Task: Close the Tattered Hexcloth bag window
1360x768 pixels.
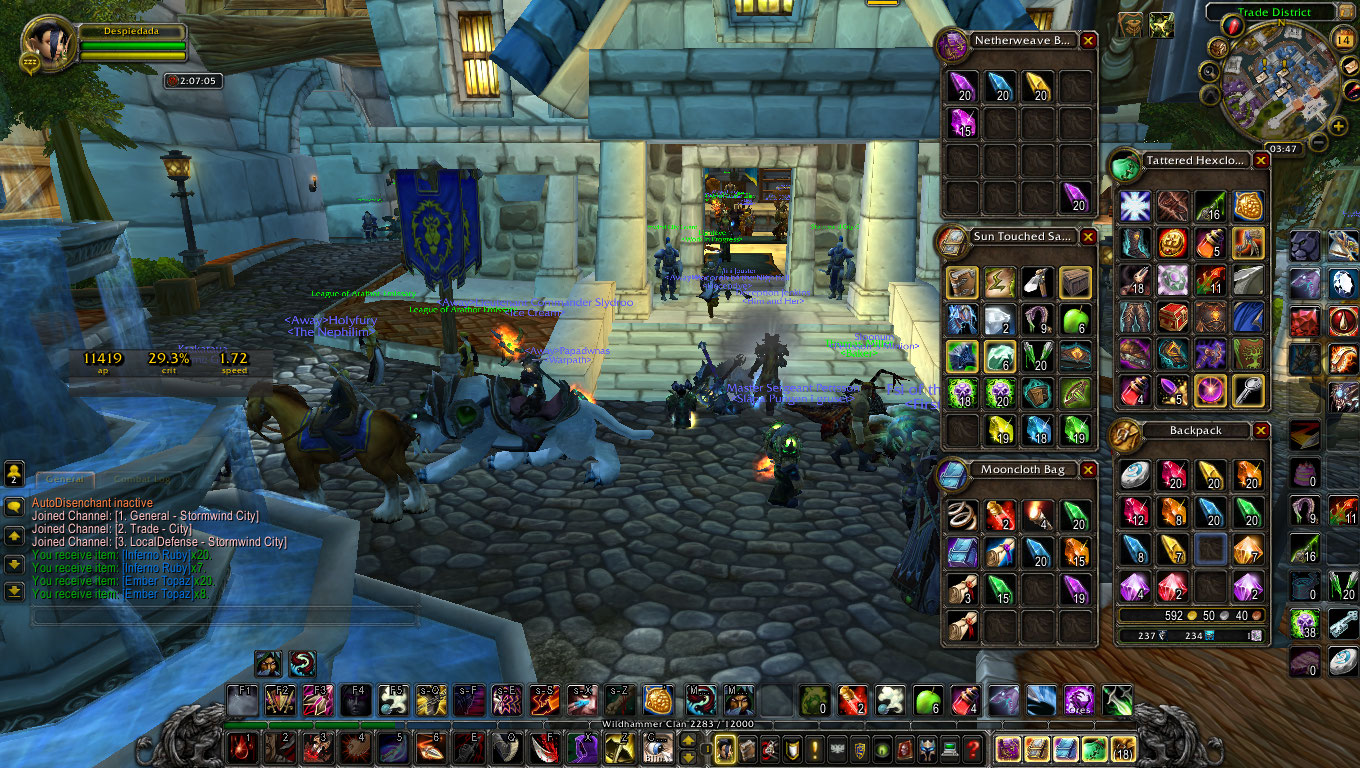Action: [1261, 160]
